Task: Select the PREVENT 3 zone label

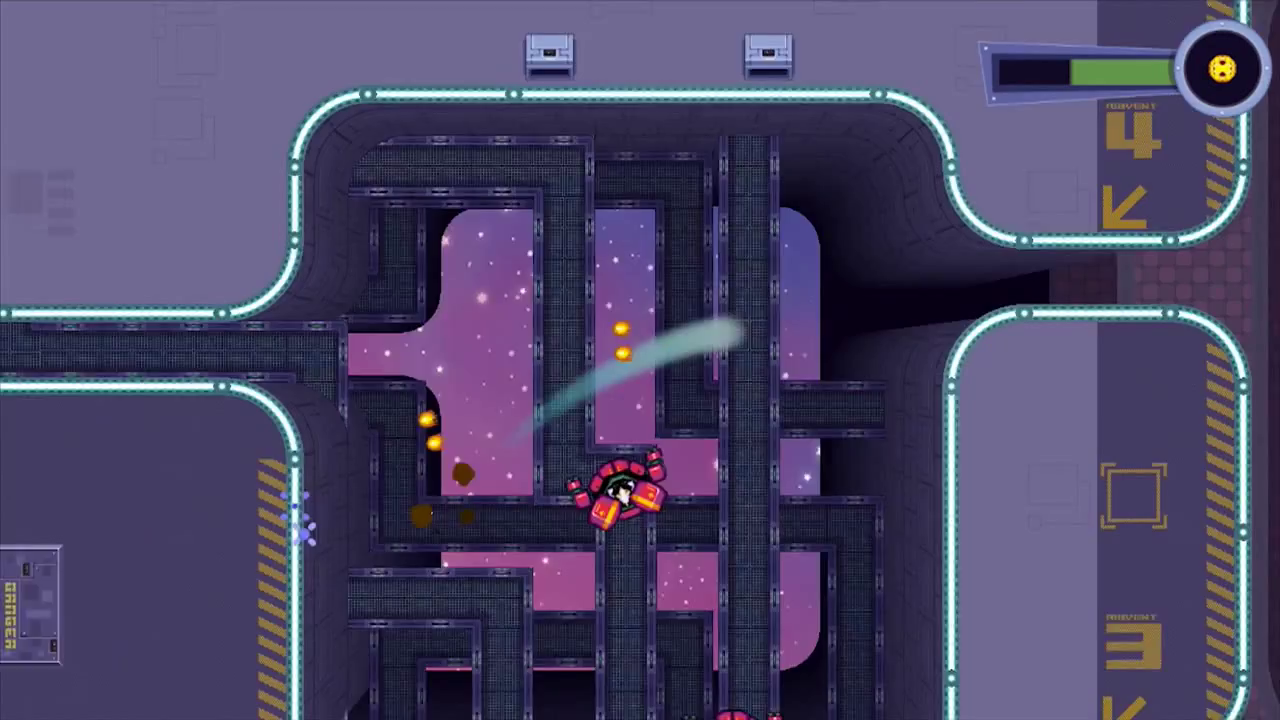Action: click(x=1131, y=616)
